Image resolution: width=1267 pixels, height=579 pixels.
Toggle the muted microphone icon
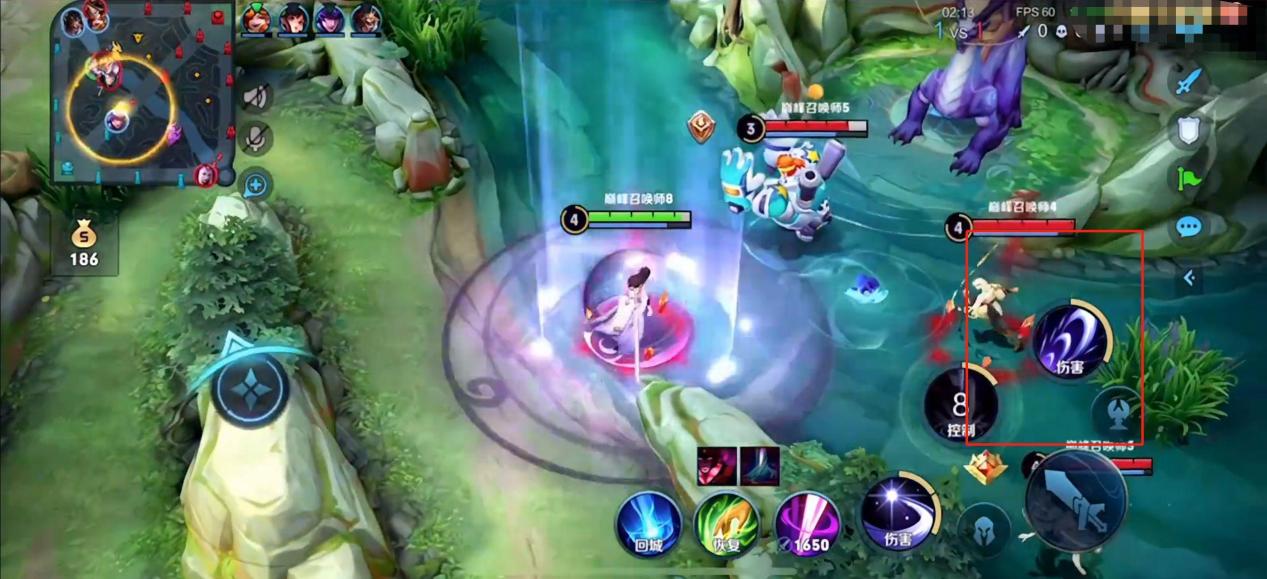point(257,138)
